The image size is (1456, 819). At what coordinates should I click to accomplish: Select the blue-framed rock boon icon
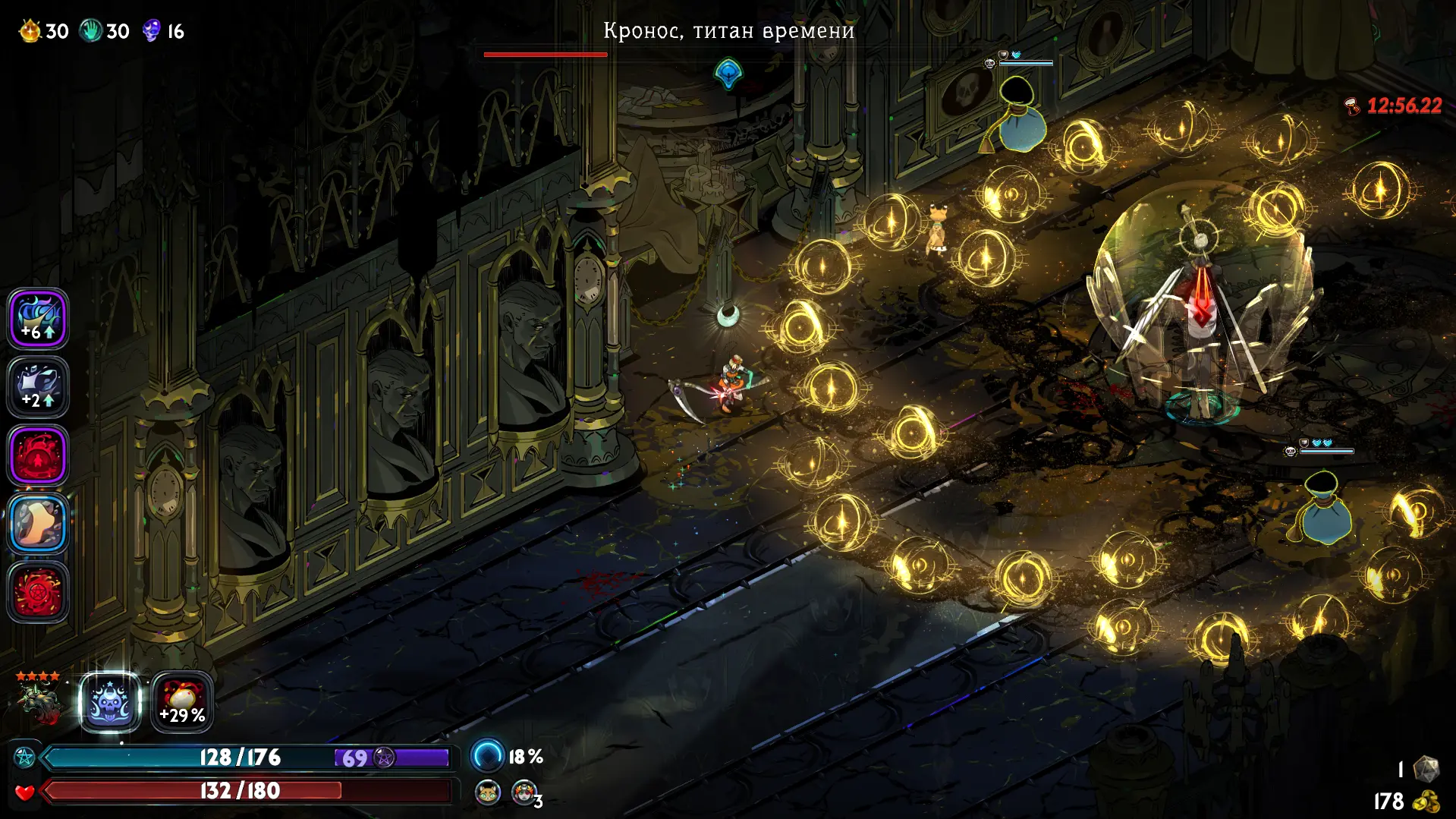(38, 524)
